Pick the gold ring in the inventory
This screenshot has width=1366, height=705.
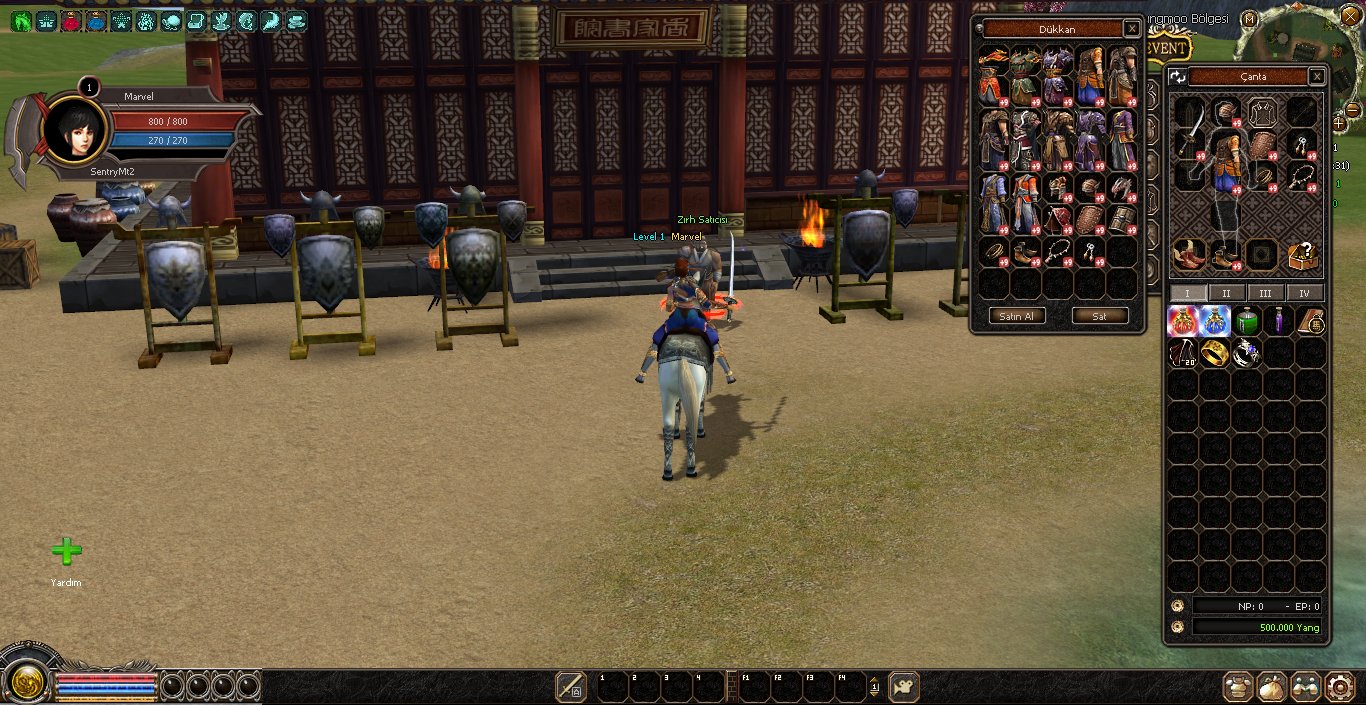1214,353
